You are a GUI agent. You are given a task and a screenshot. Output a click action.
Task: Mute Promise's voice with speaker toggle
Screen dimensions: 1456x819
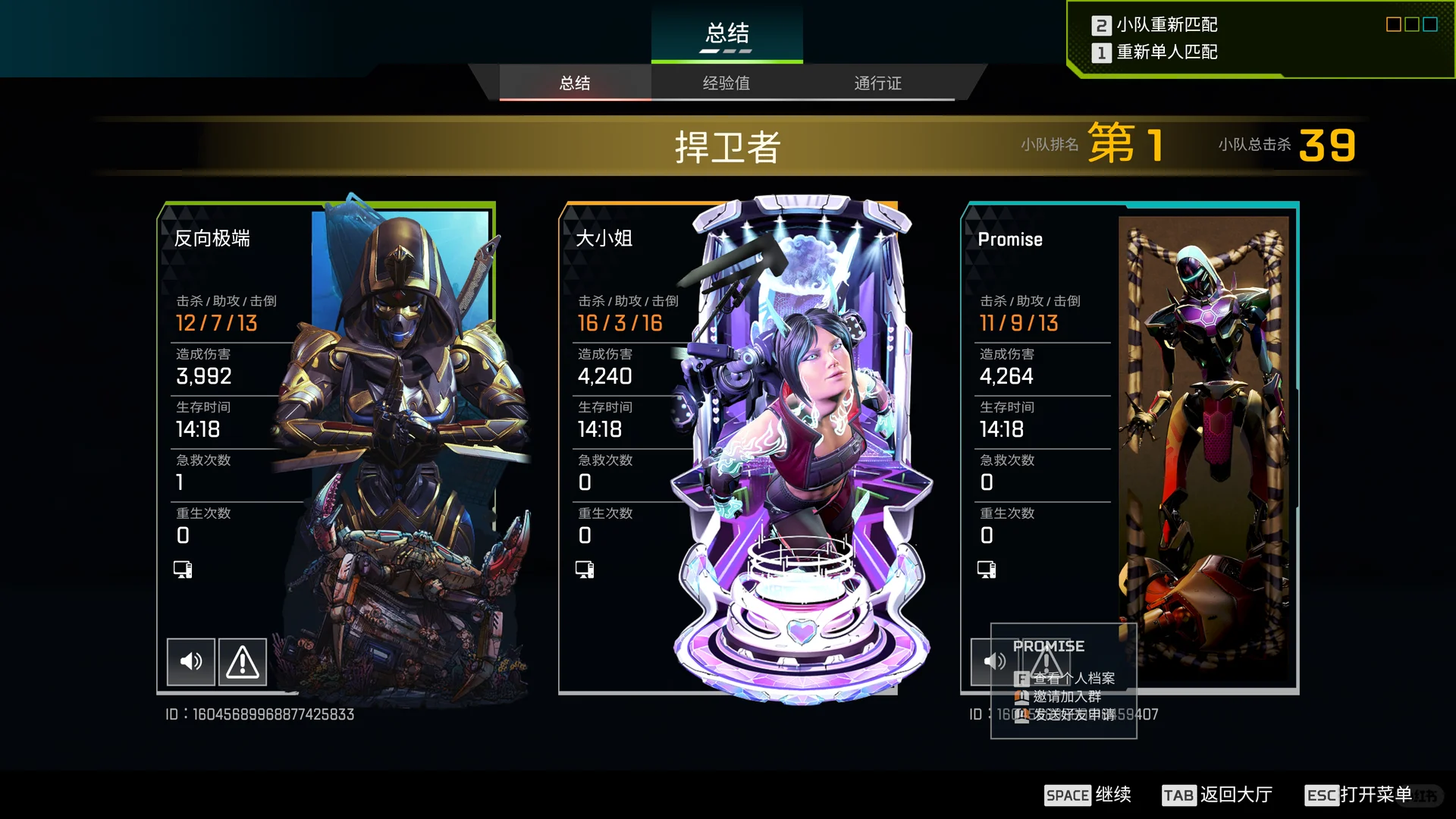995,661
